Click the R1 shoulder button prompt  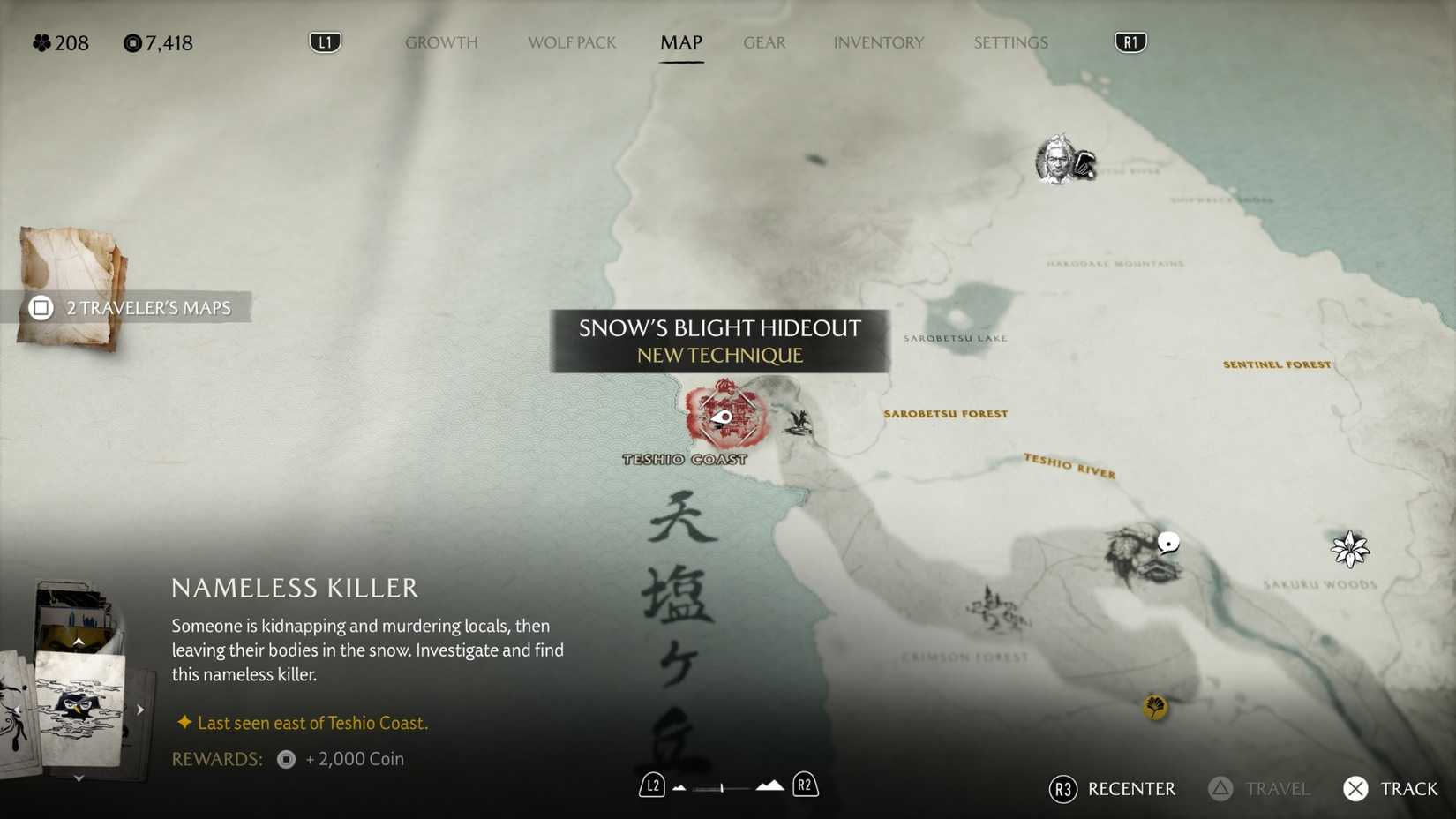(x=1130, y=41)
